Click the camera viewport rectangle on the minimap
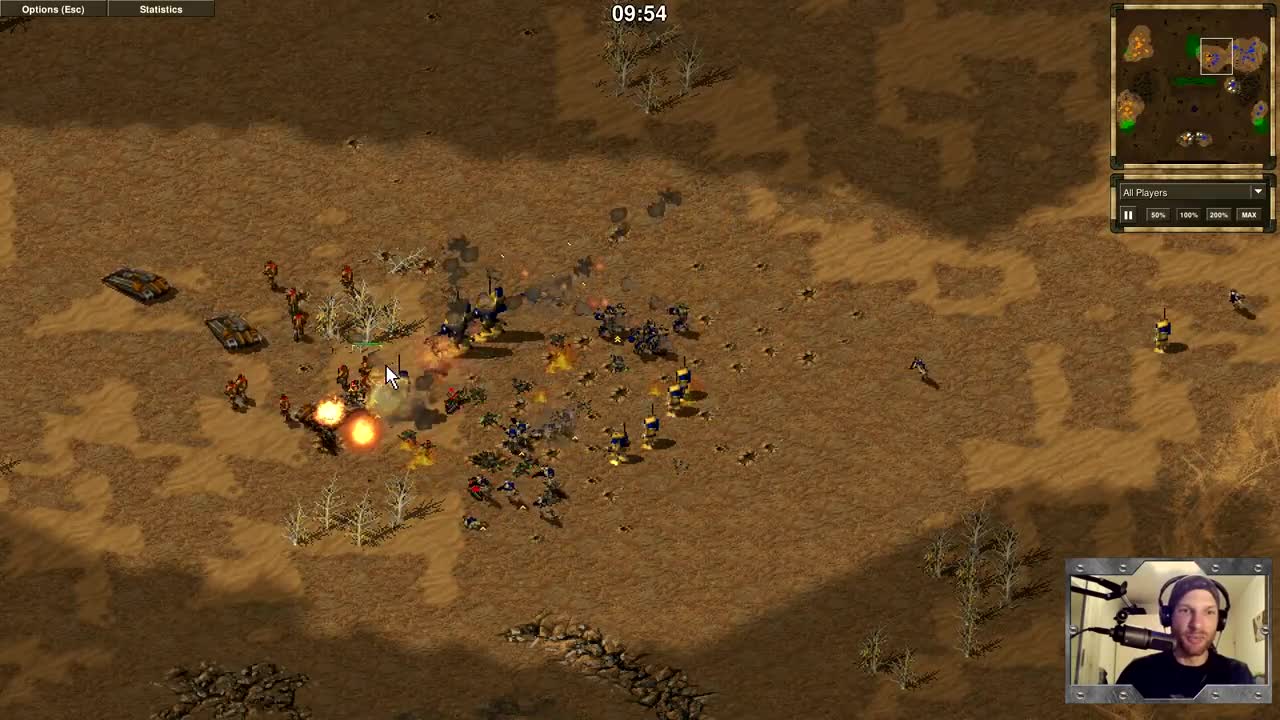This screenshot has width=1280, height=720. click(1216, 58)
